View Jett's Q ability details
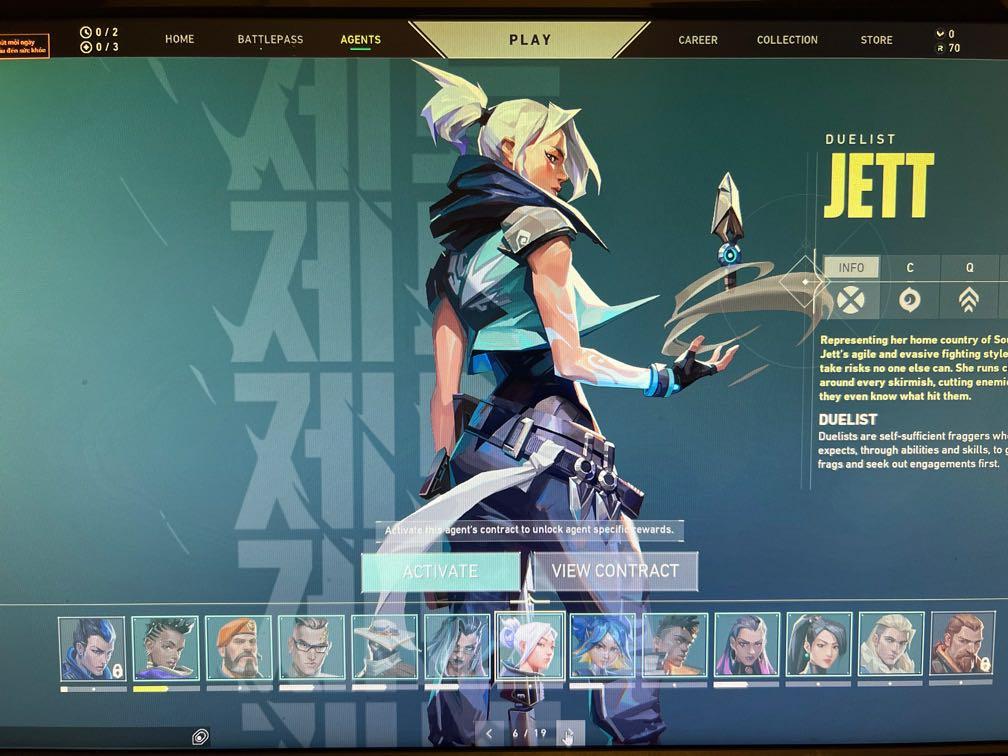This screenshot has width=1008, height=756. pos(969,268)
